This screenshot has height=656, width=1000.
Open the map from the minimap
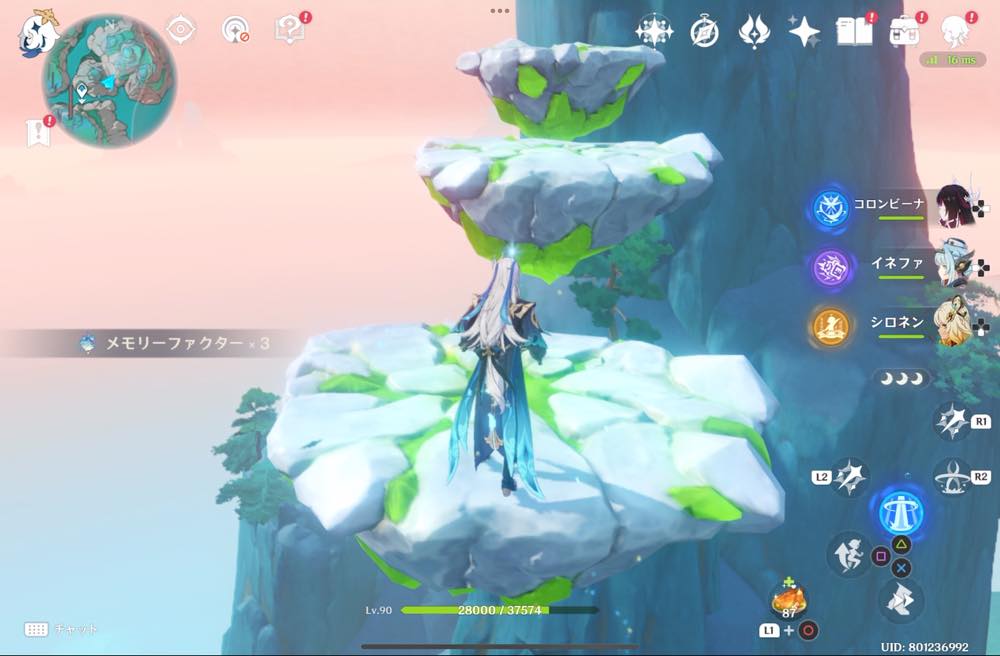click(x=109, y=80)
